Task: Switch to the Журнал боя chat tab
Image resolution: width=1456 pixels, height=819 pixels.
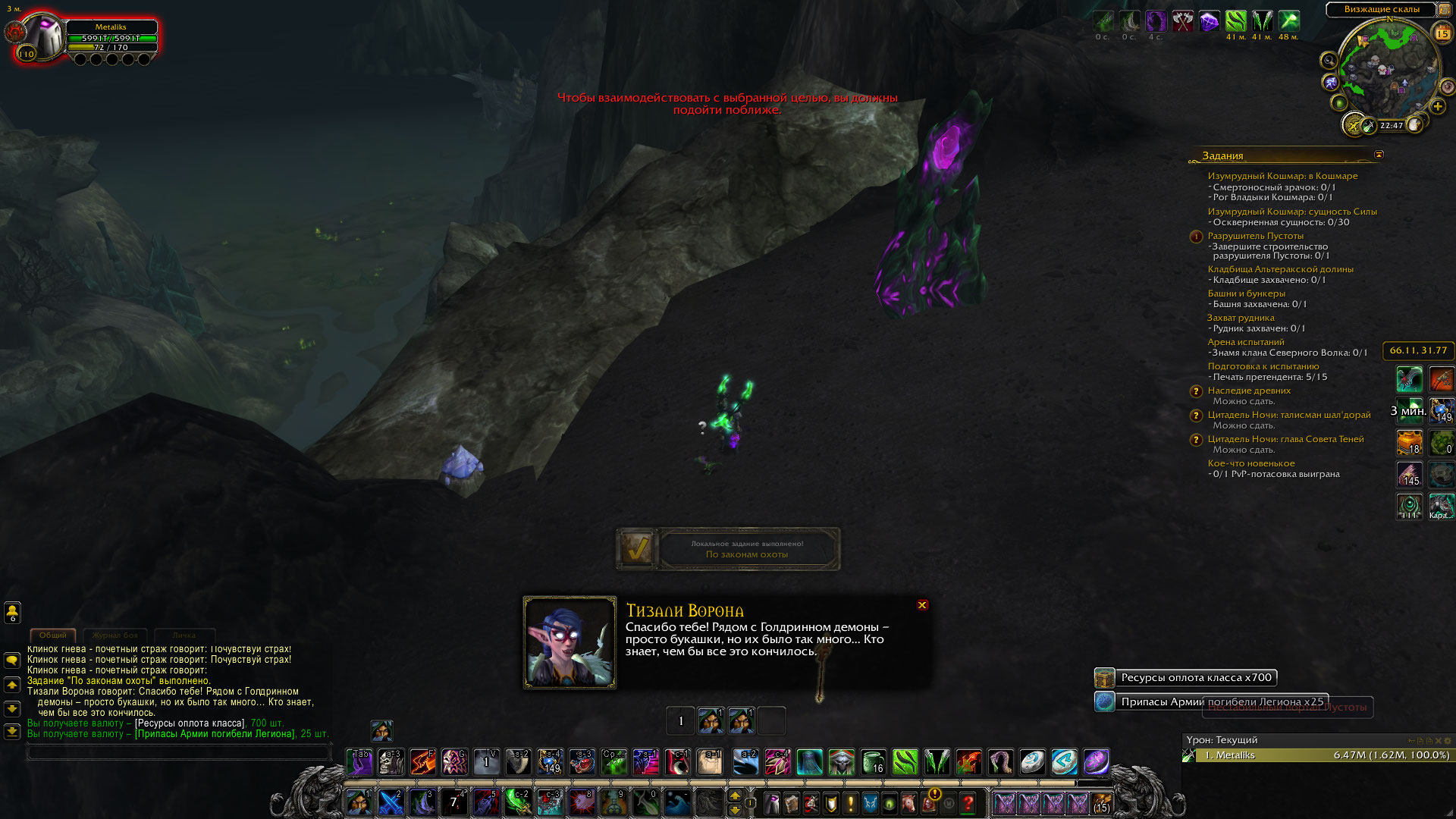Action: pos(115,635)
